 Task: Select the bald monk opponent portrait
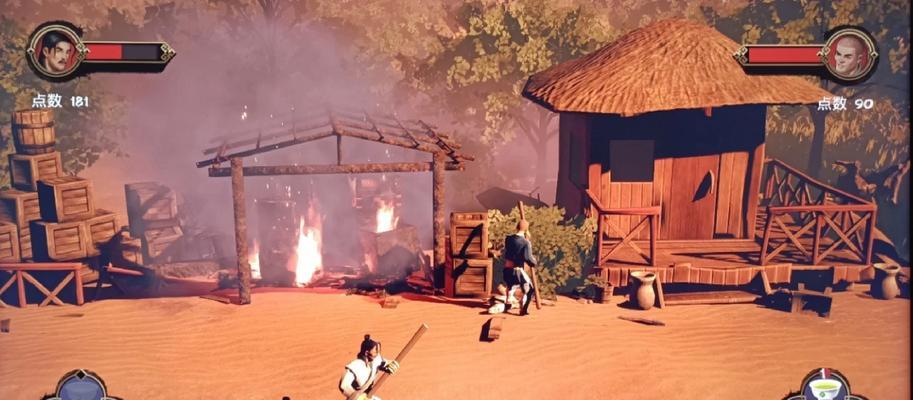(x=849, y=55)
